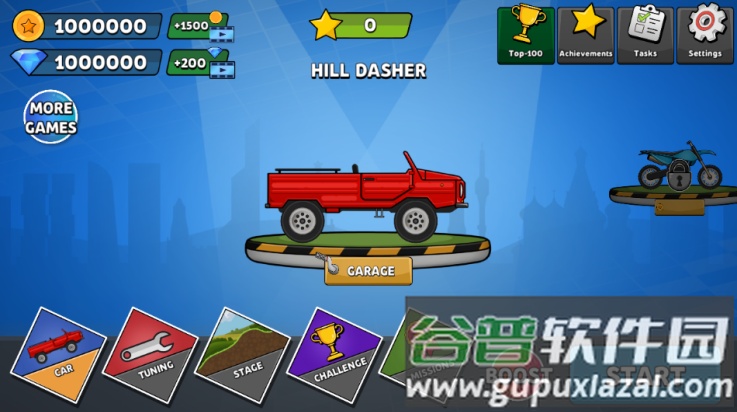Open the Top-100 leaderboard

(x=525, y=35)
